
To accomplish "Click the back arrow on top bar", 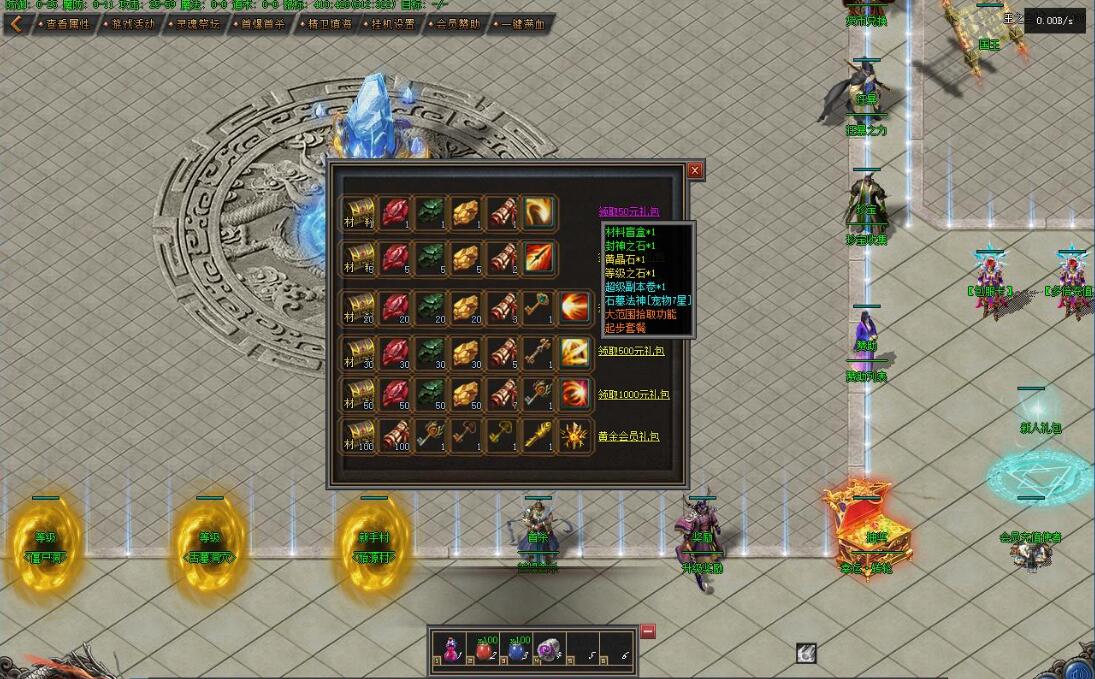I will pyautogui.click(x=16, y=23).
